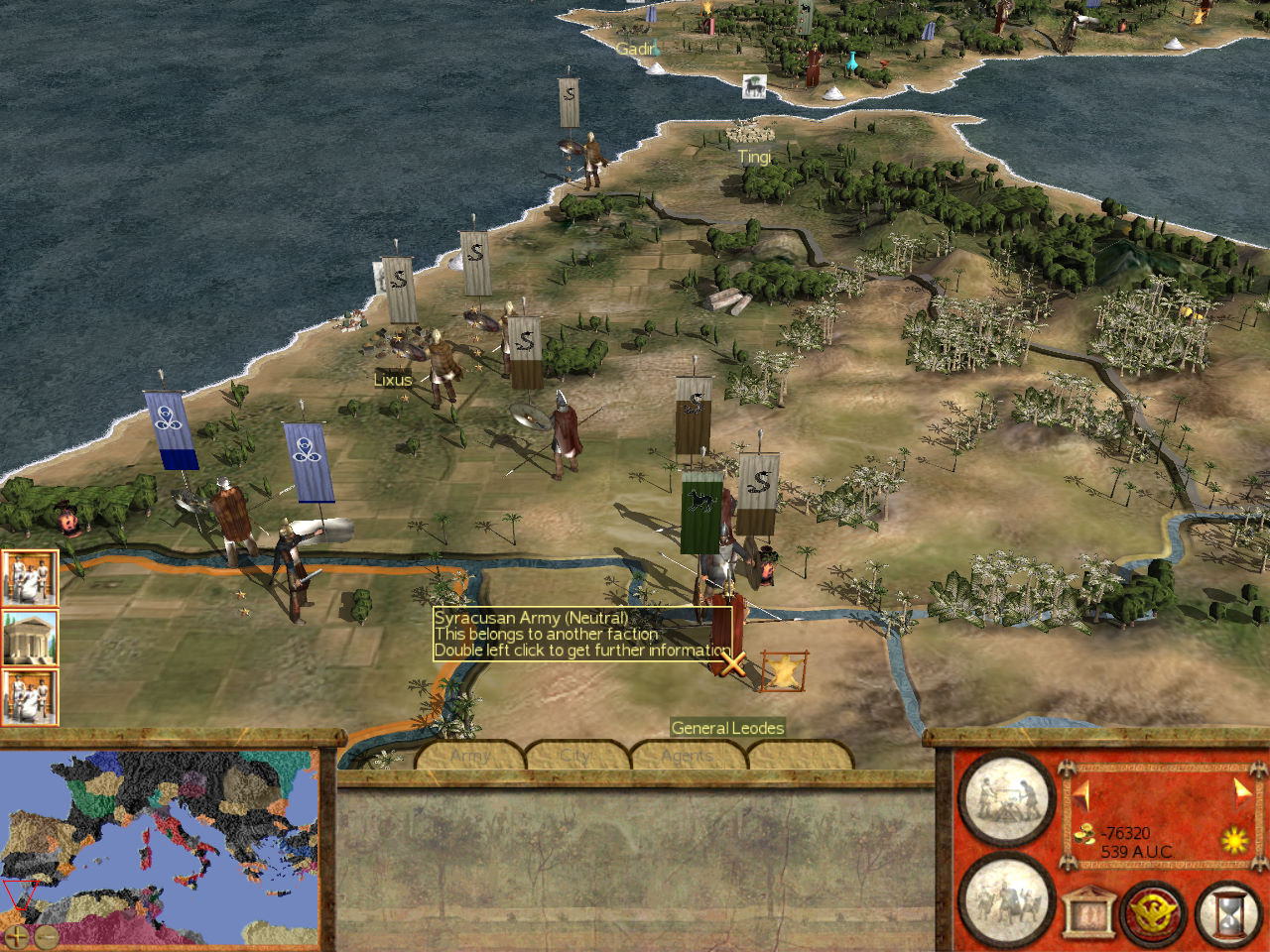Viewport: 1270px width, 952px height.
Task: End the turn with the hourglass button
Action: [1229, 911]
